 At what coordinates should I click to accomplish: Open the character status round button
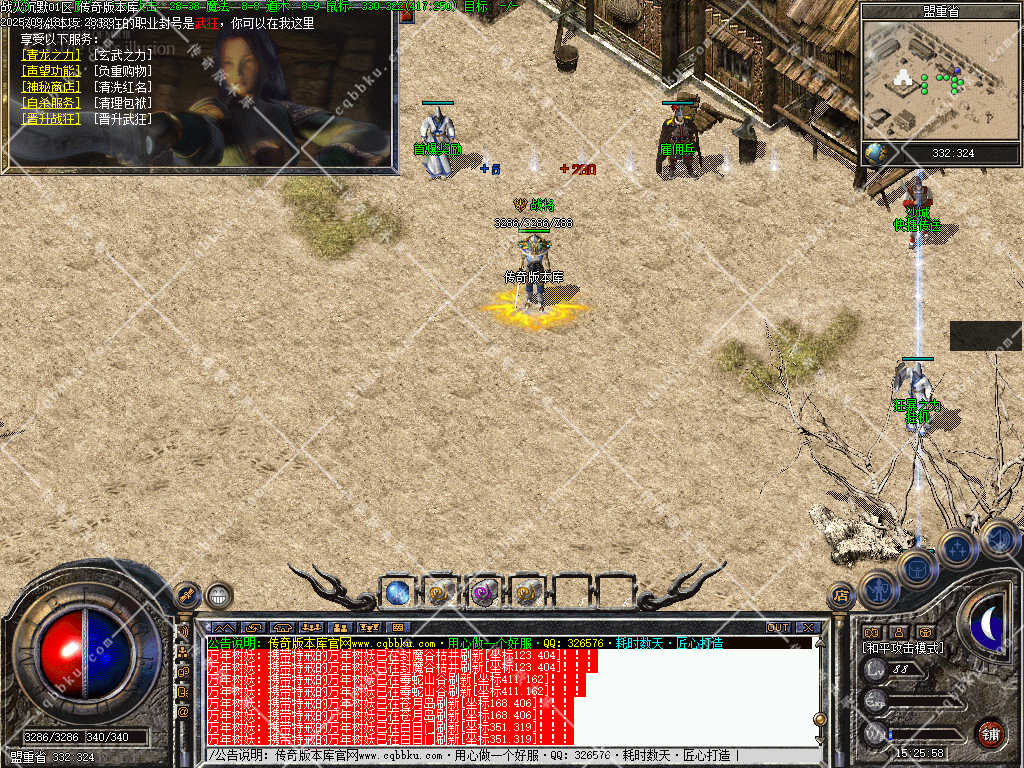click(876, 588)
